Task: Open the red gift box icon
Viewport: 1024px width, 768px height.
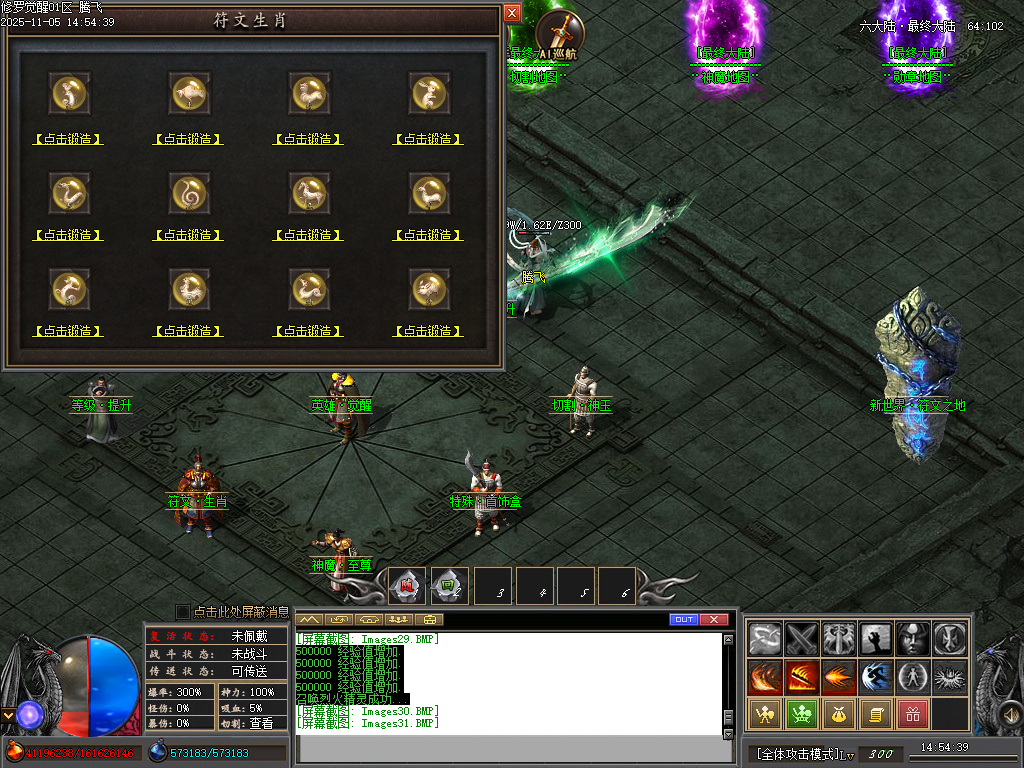Action: coord(913,714)
